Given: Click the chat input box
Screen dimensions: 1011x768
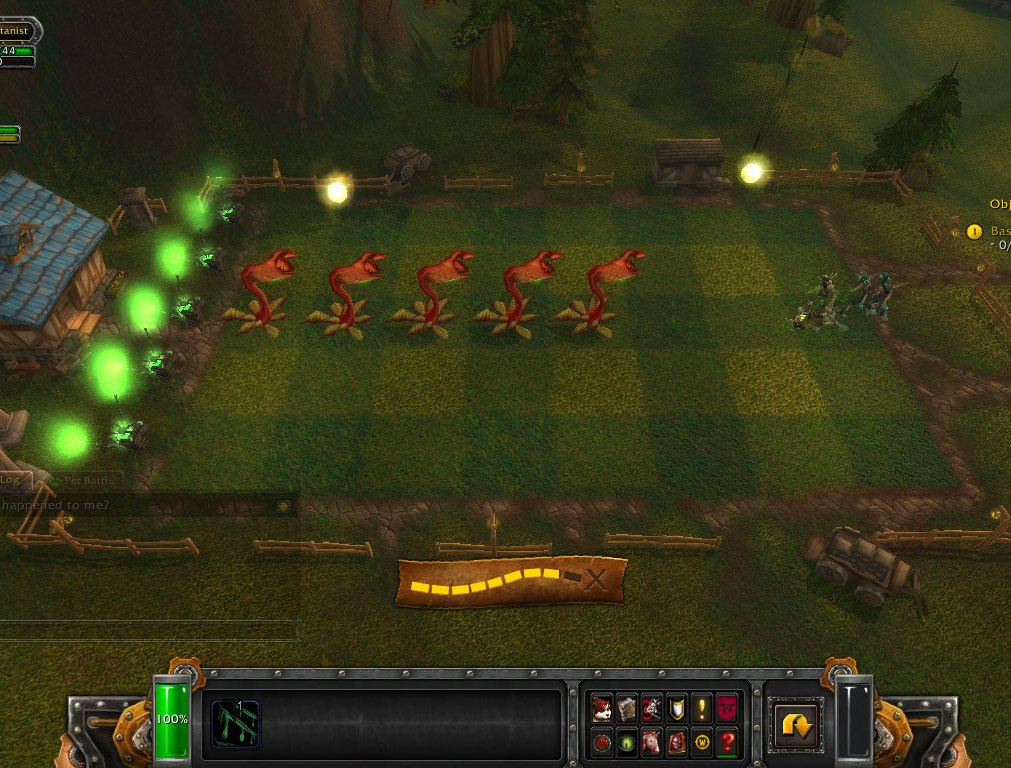Looking at the screenshot, I should [x=150, y=630].
